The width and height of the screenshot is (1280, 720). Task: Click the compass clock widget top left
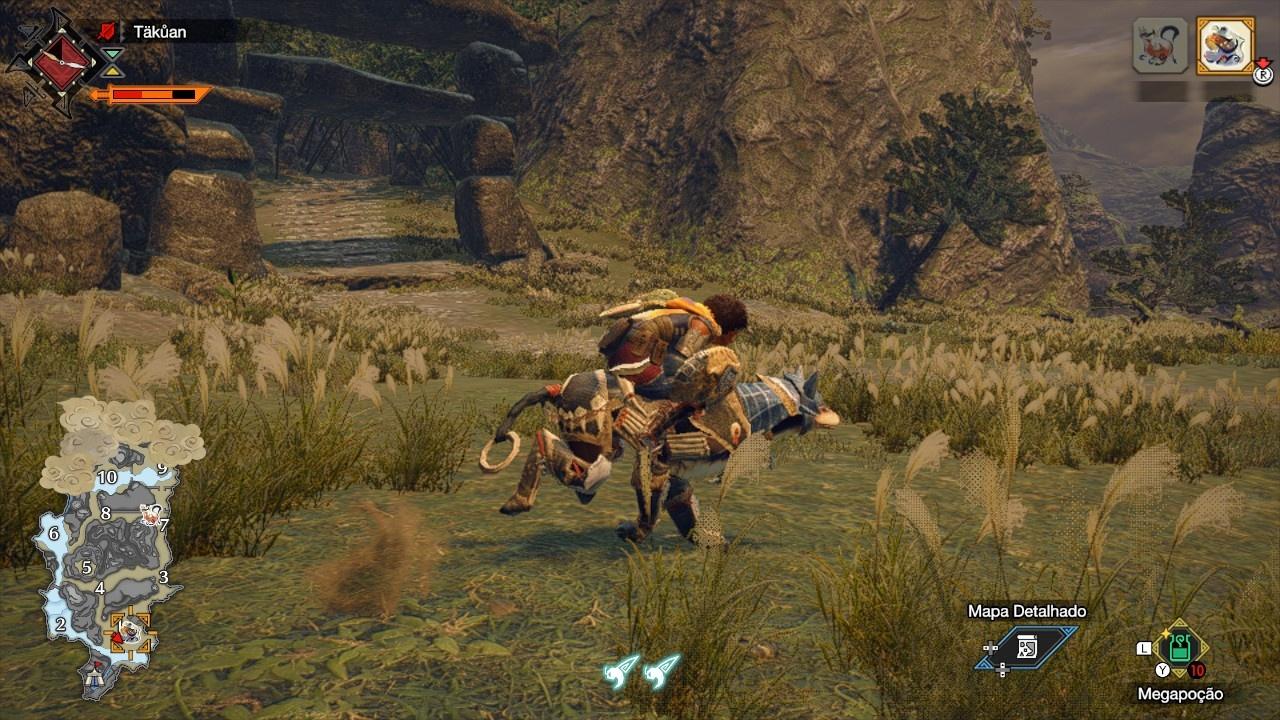pos(60,62)
